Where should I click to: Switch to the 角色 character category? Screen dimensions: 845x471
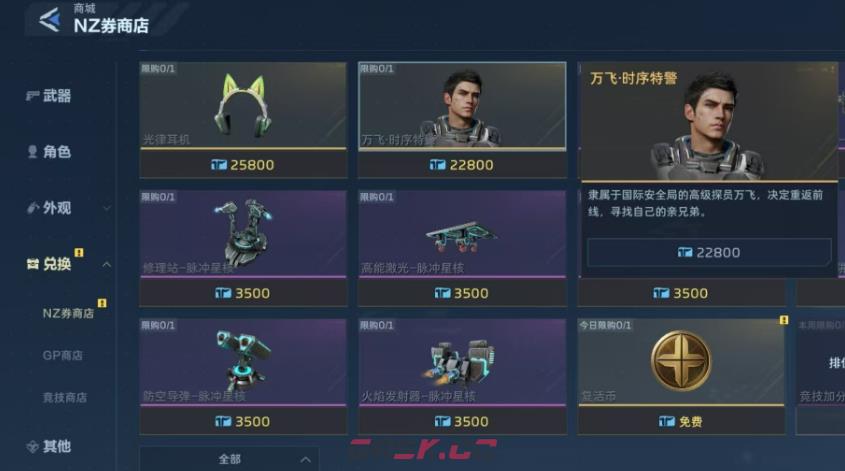point(56,152)
